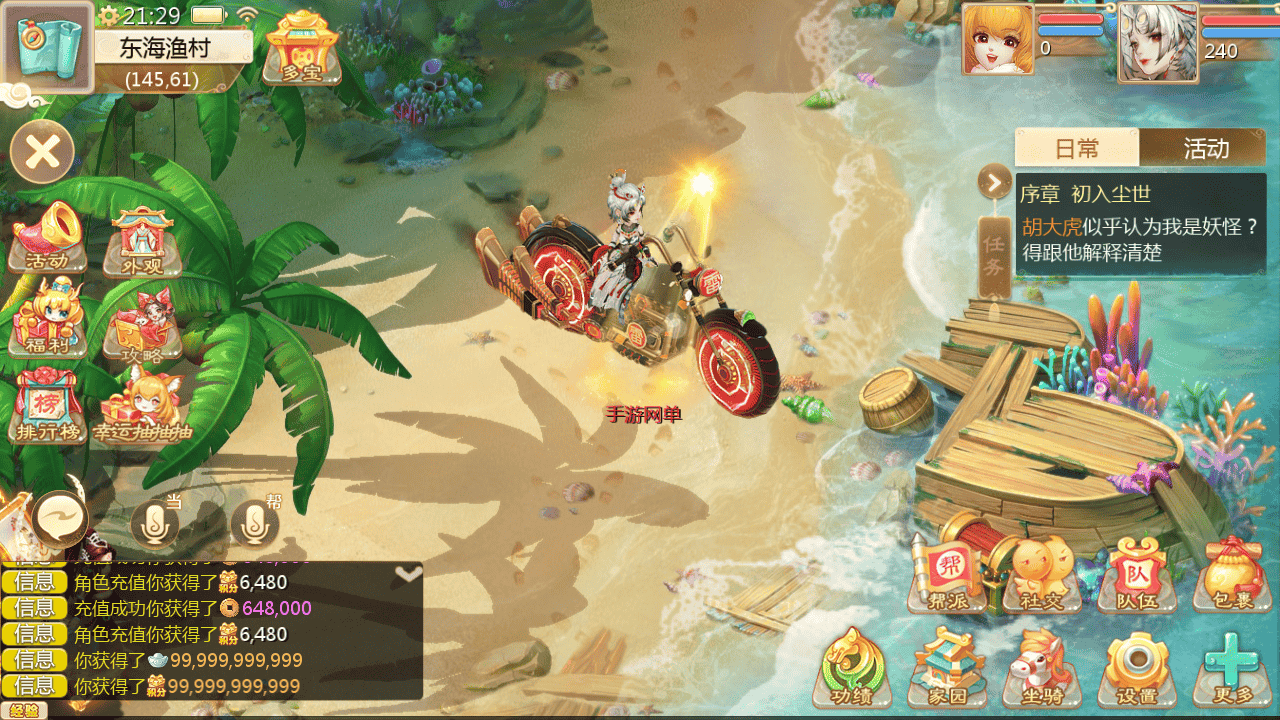1280x720 pixels.
Task: Expand the 更多 plus menu
Action: 1231,666
